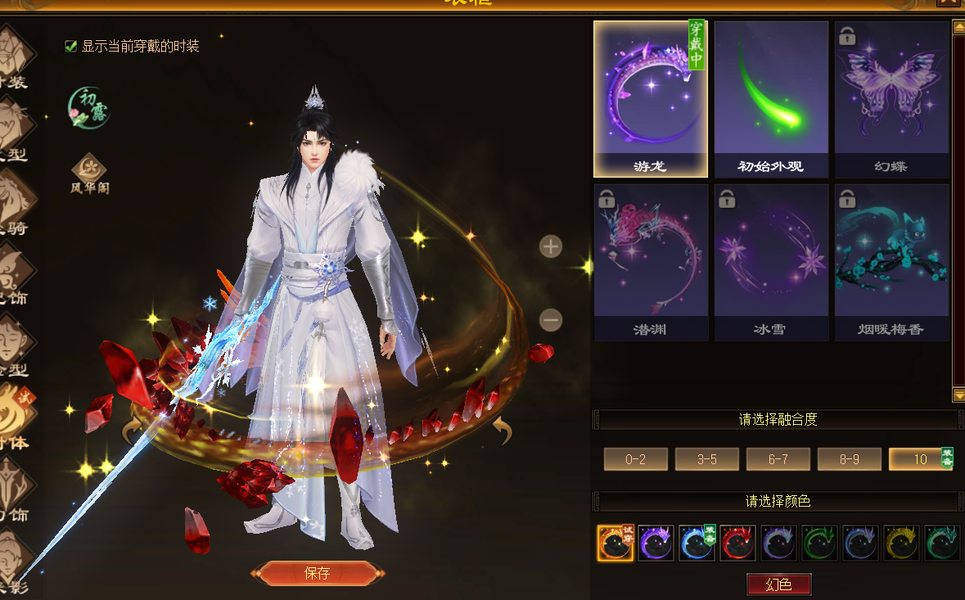
Task: Rotate character with the right curved arrow
Action: (500, 432)
